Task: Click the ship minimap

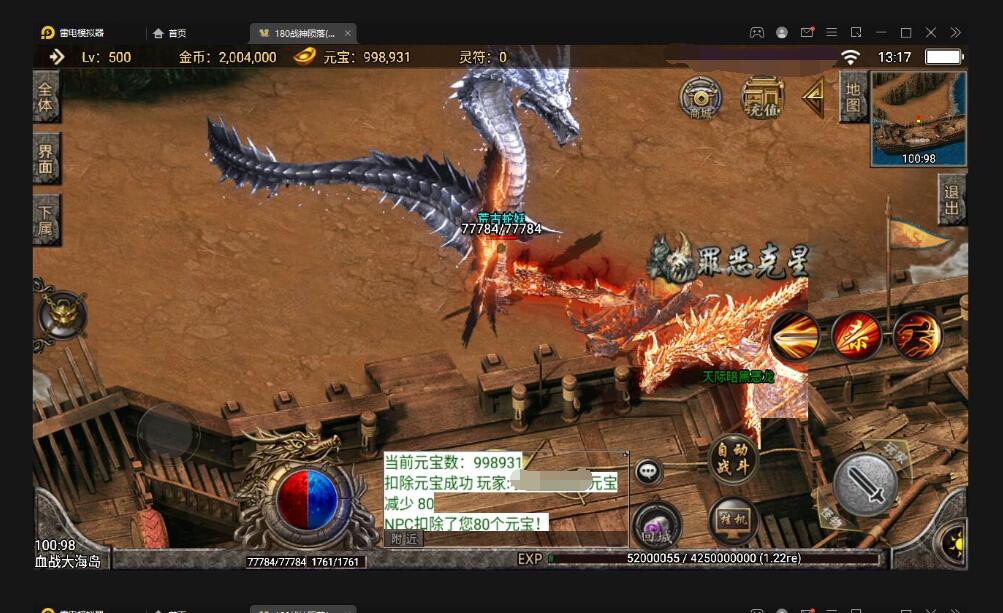Action: 918,118
